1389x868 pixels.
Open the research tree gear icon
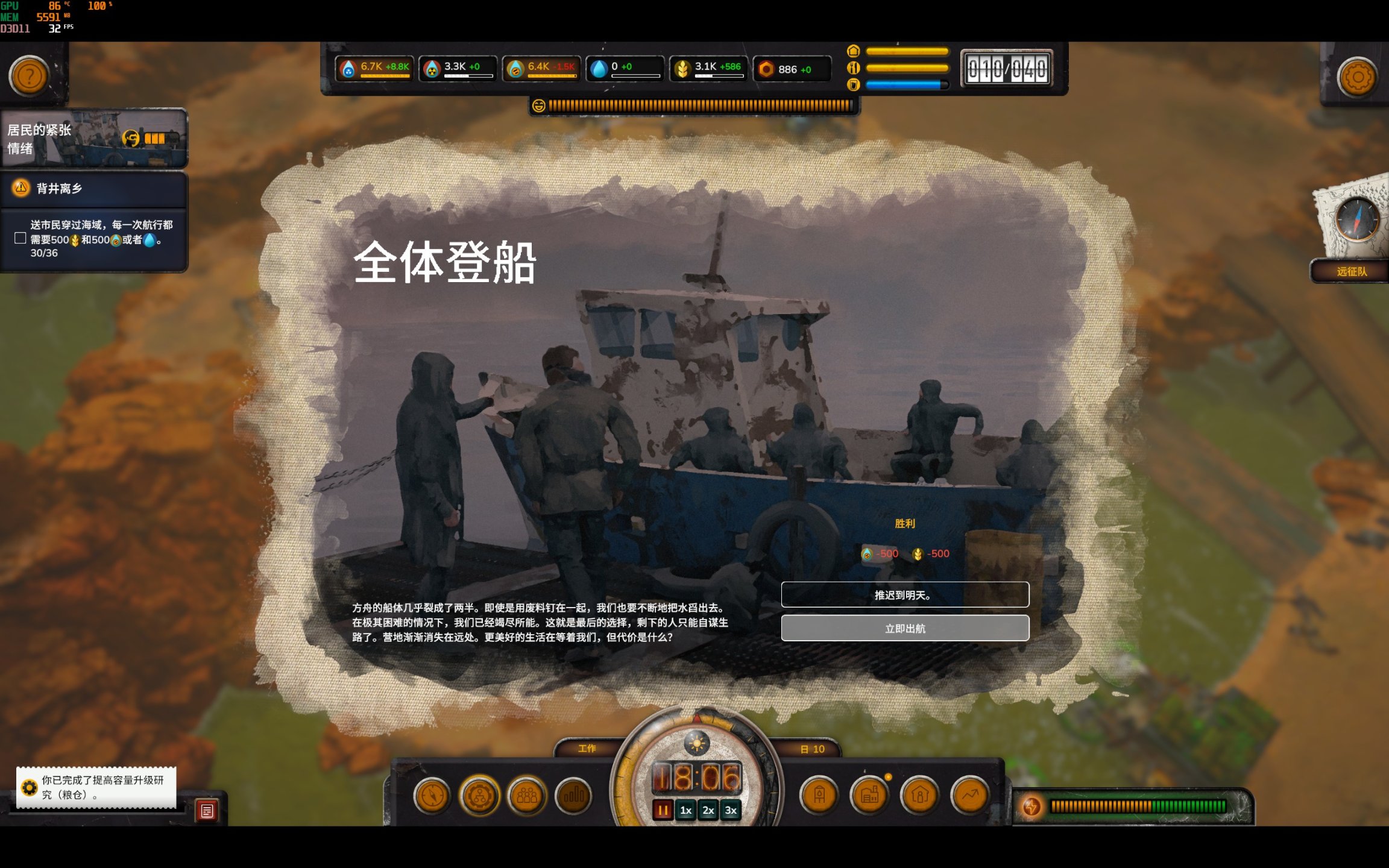[479, 797]
